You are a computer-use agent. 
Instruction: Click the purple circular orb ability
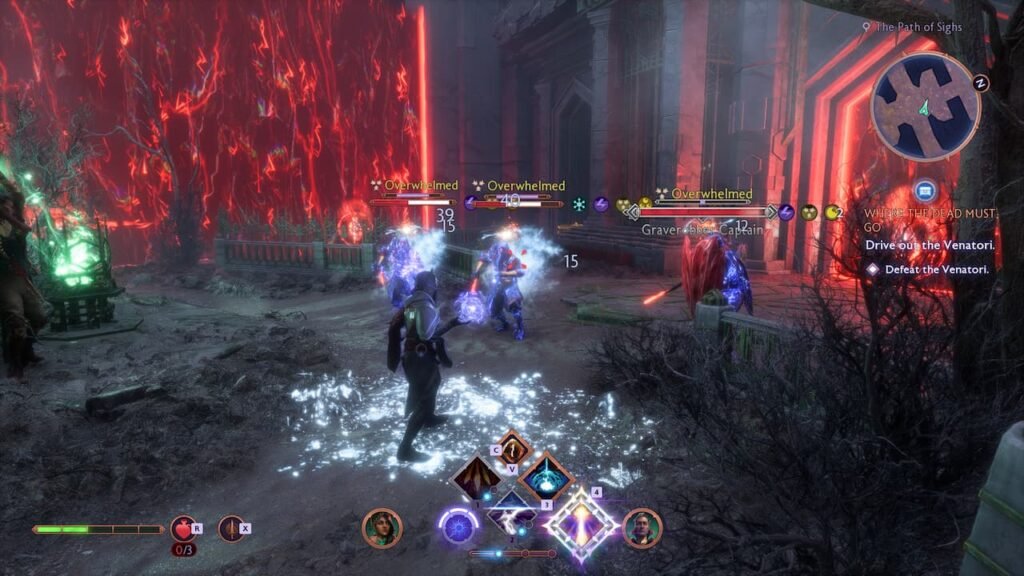[460, 525]
